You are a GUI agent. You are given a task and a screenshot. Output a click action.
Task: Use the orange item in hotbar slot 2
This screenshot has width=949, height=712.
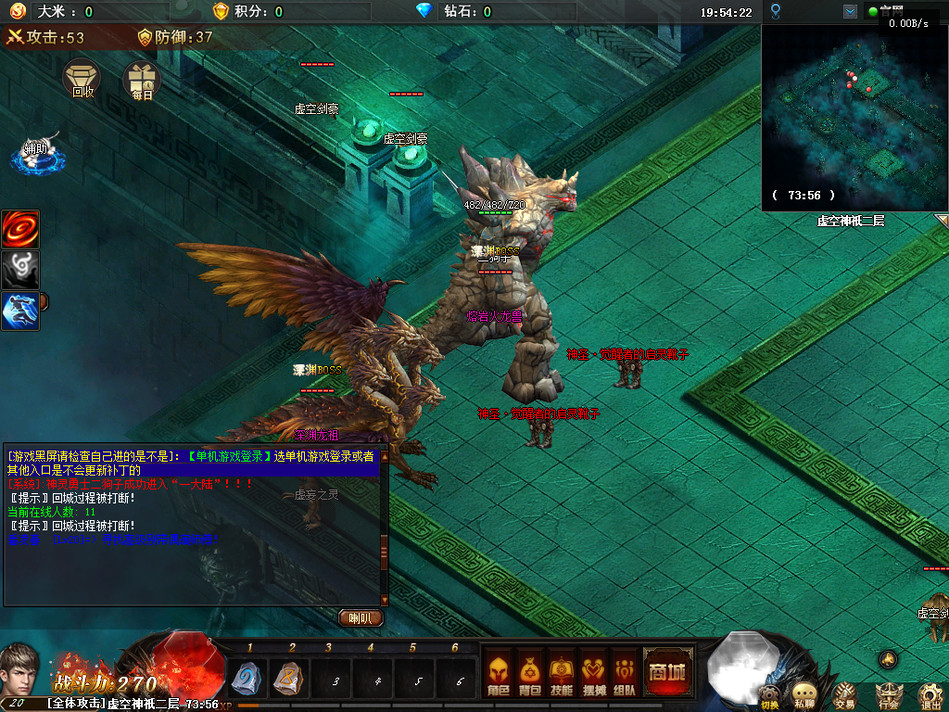click(287, 679)
